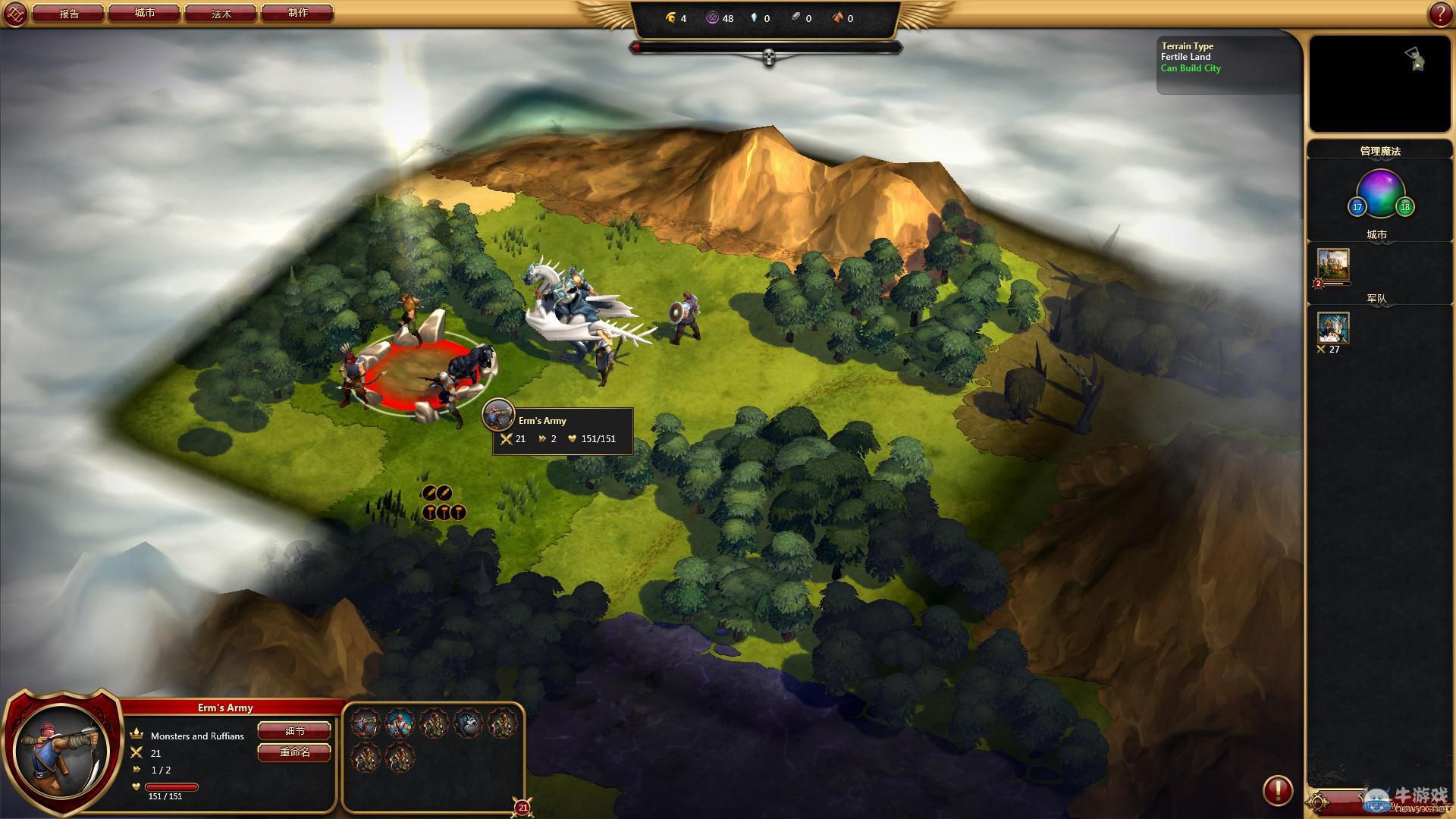The image size is (1456, 819).
Task: Open the 报告 reports menu
Action: [69, 14]
